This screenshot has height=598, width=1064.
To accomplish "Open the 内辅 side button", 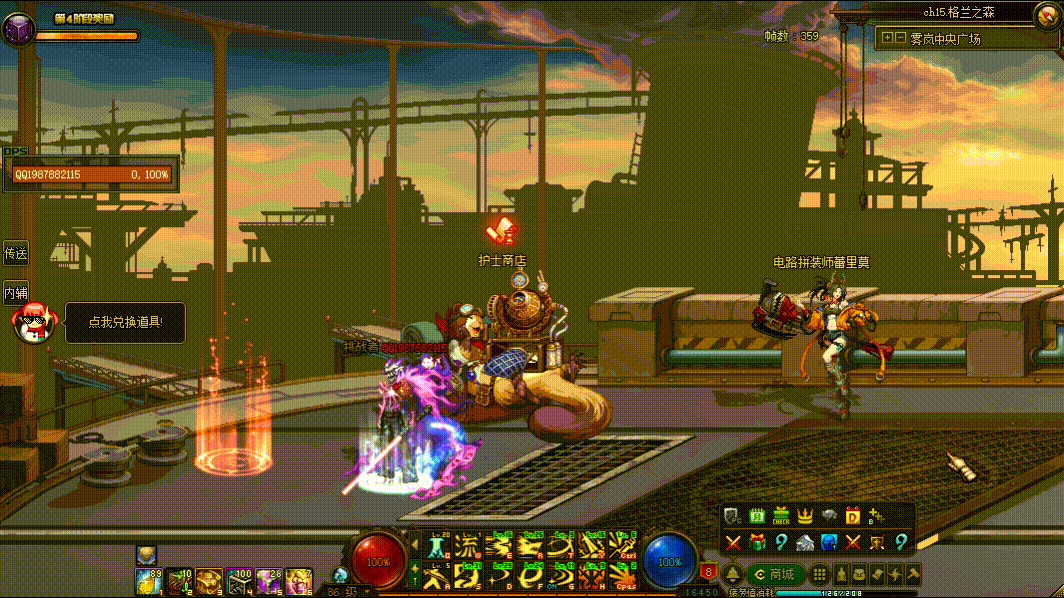I will pos(15,293).
